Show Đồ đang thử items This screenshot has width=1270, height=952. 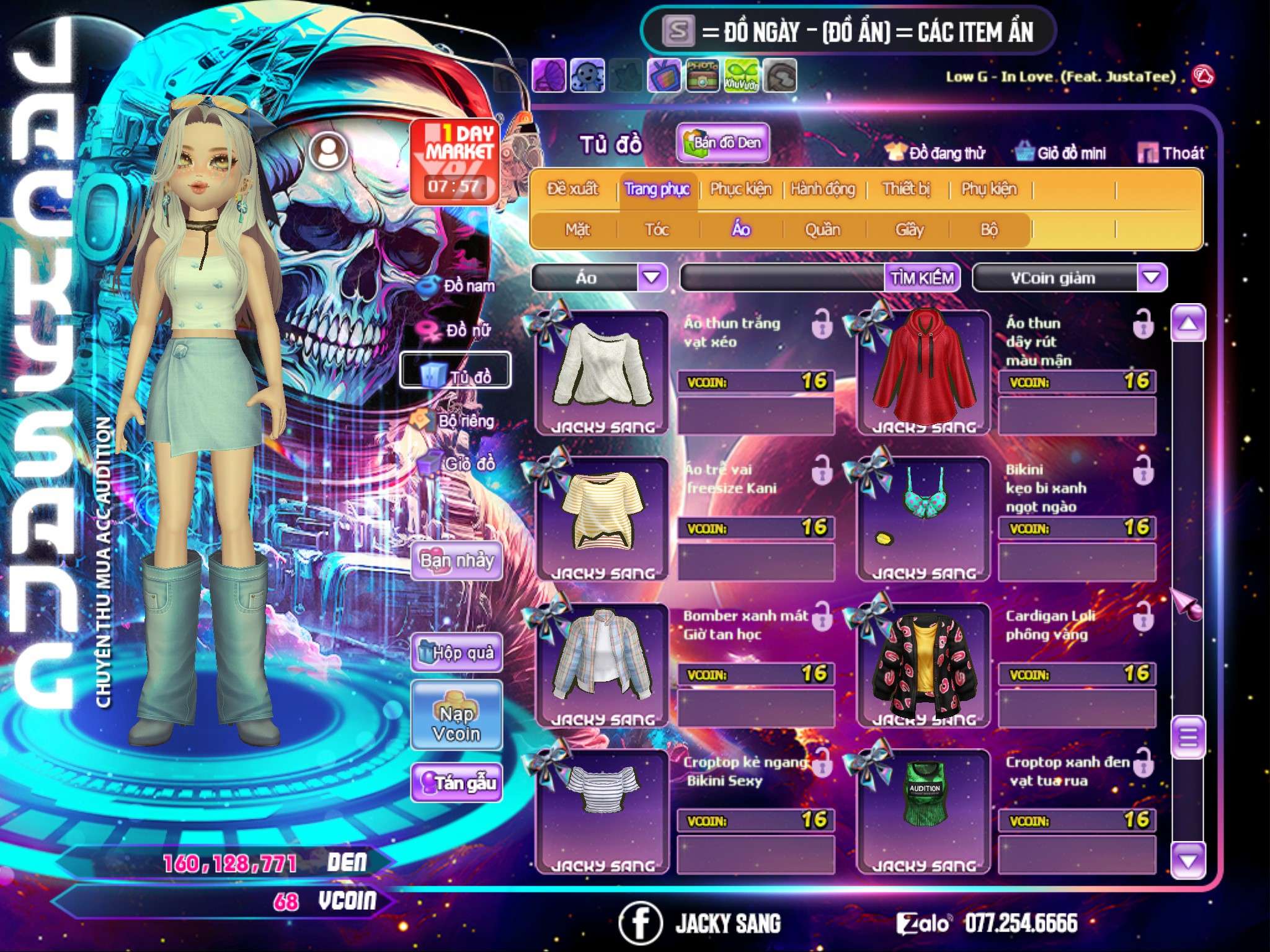(936, 153)
